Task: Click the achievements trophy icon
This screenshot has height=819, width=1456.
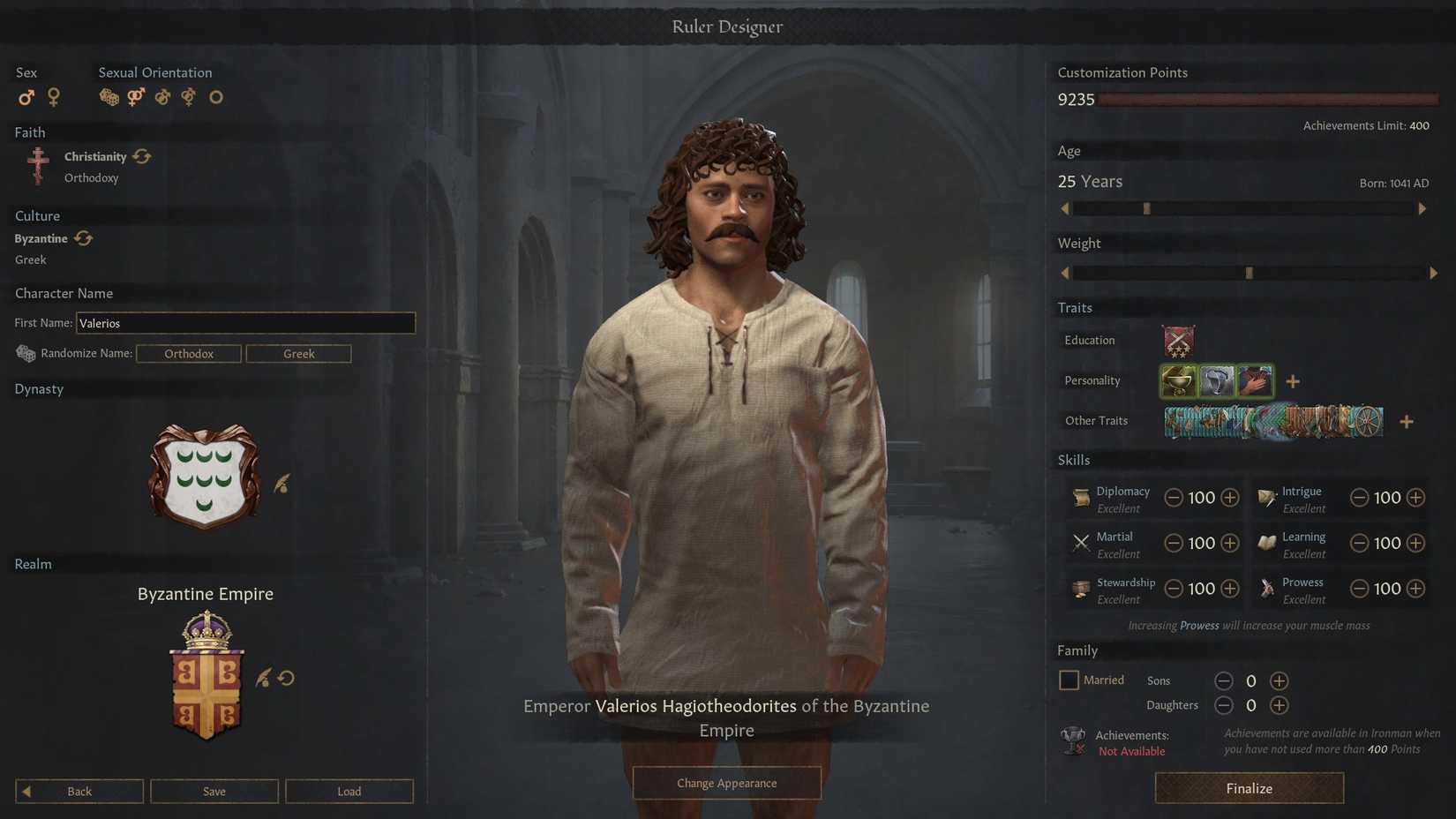Action: click(1072, 740)
